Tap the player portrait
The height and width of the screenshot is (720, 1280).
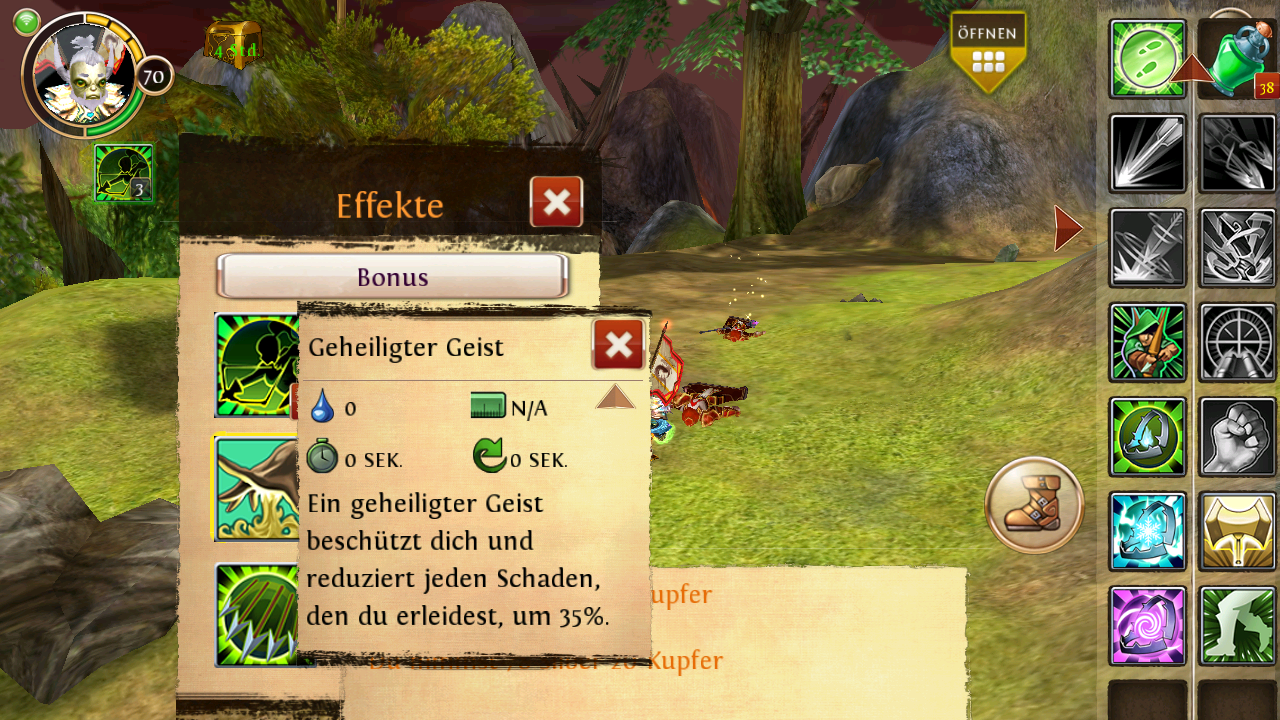pyautogui.click(x=84, y=73)
